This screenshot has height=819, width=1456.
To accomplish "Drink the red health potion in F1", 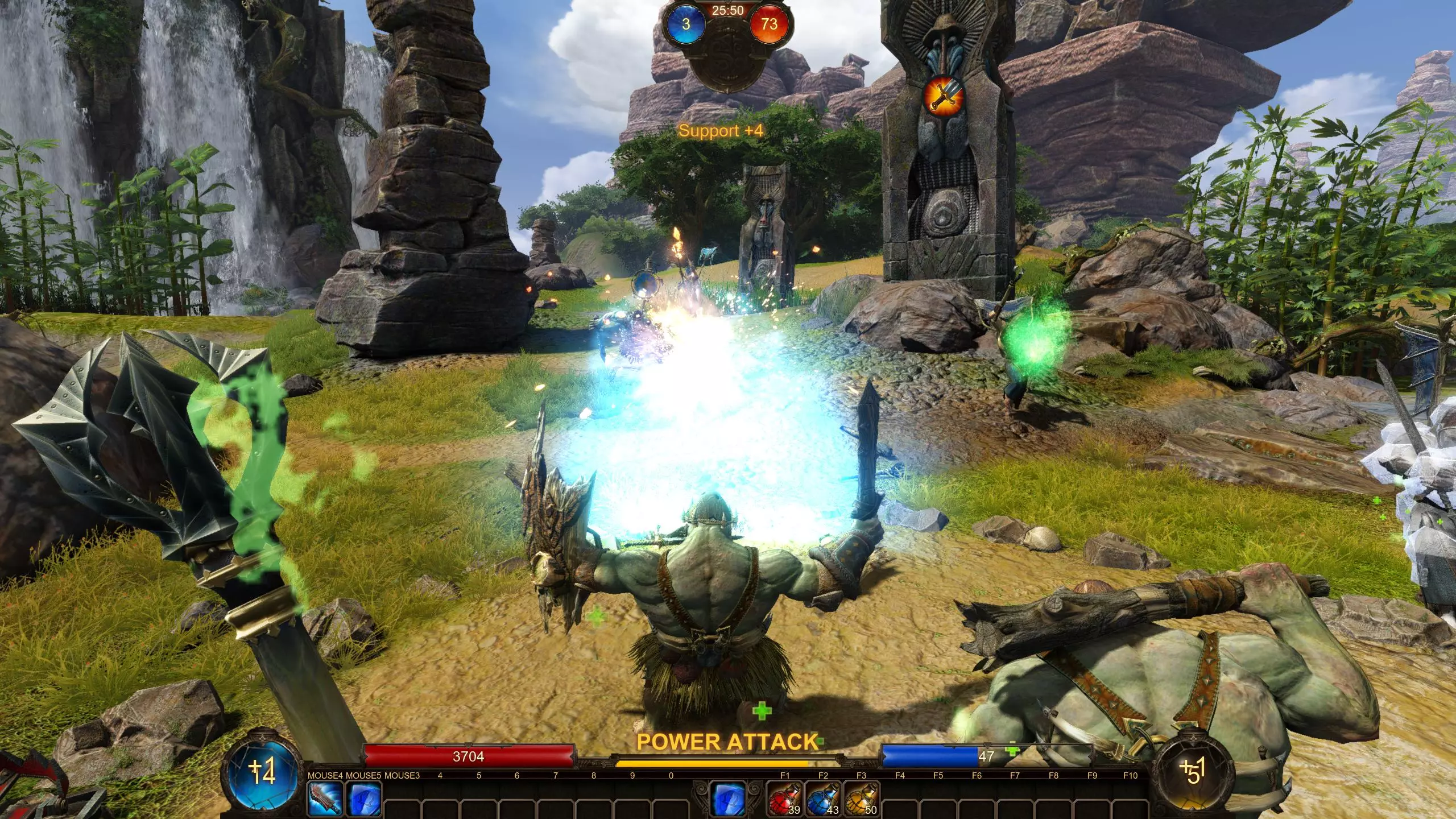I will (785, 799).
